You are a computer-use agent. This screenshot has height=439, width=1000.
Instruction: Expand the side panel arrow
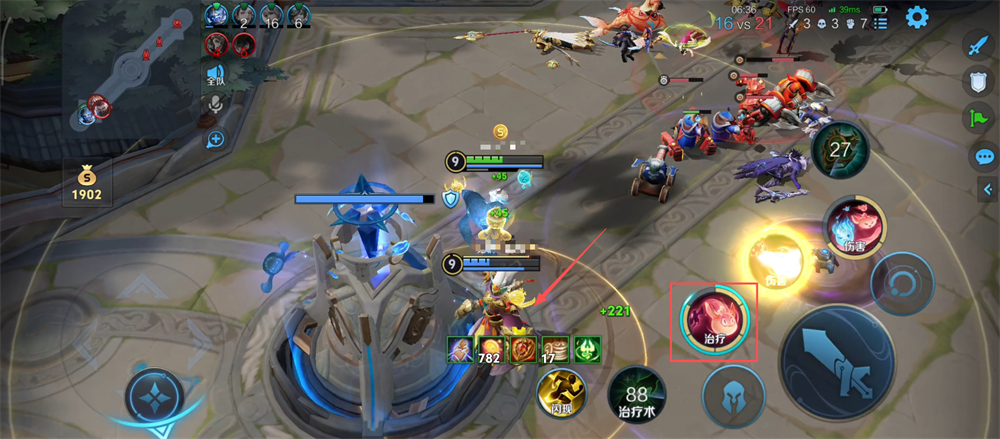(x=987, y=190)
